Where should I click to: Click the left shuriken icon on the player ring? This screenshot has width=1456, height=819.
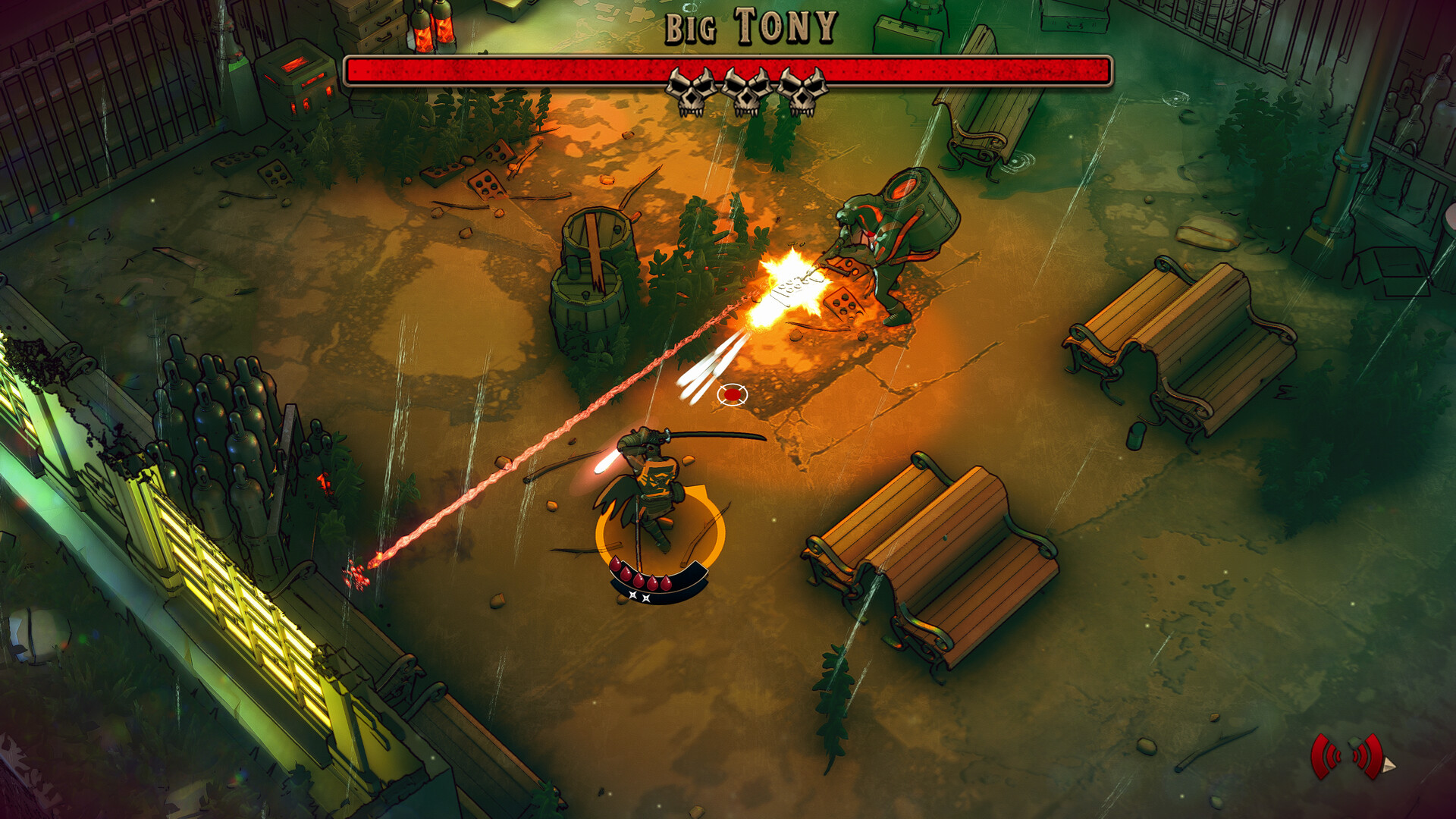point(633,595)
